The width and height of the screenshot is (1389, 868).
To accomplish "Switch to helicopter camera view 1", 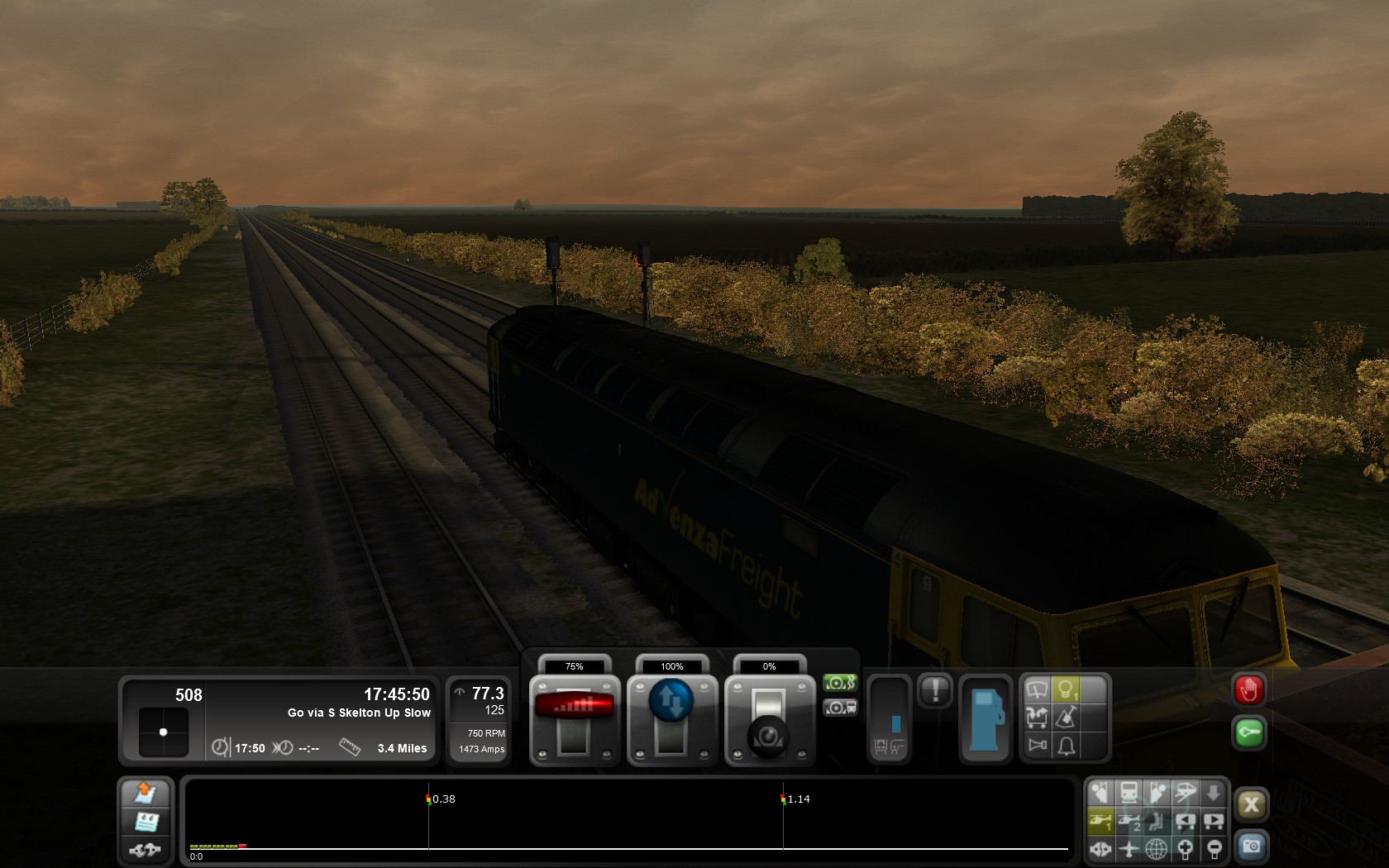I will point(1100,821).
